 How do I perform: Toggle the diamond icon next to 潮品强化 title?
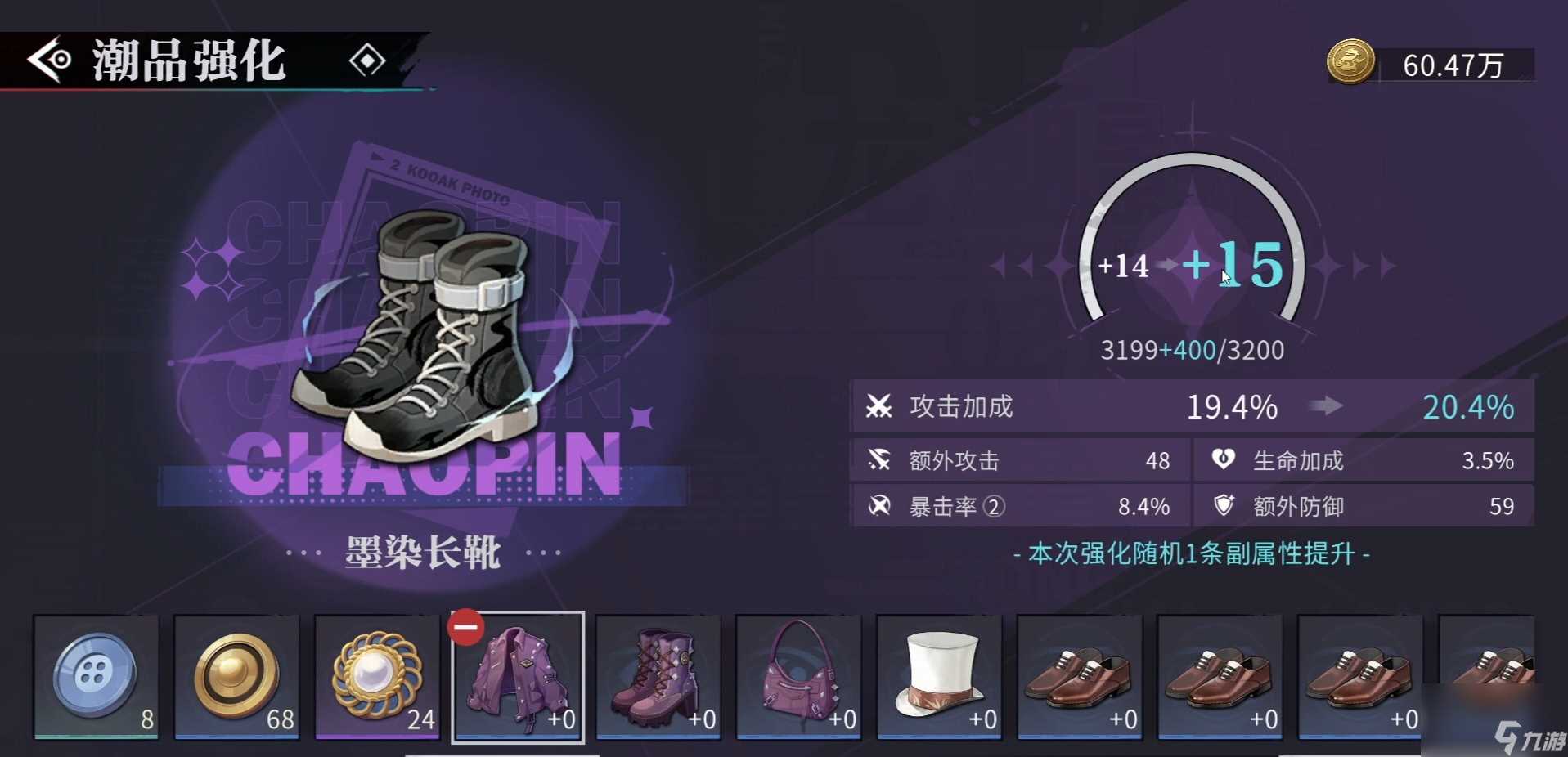coord(367,60)
